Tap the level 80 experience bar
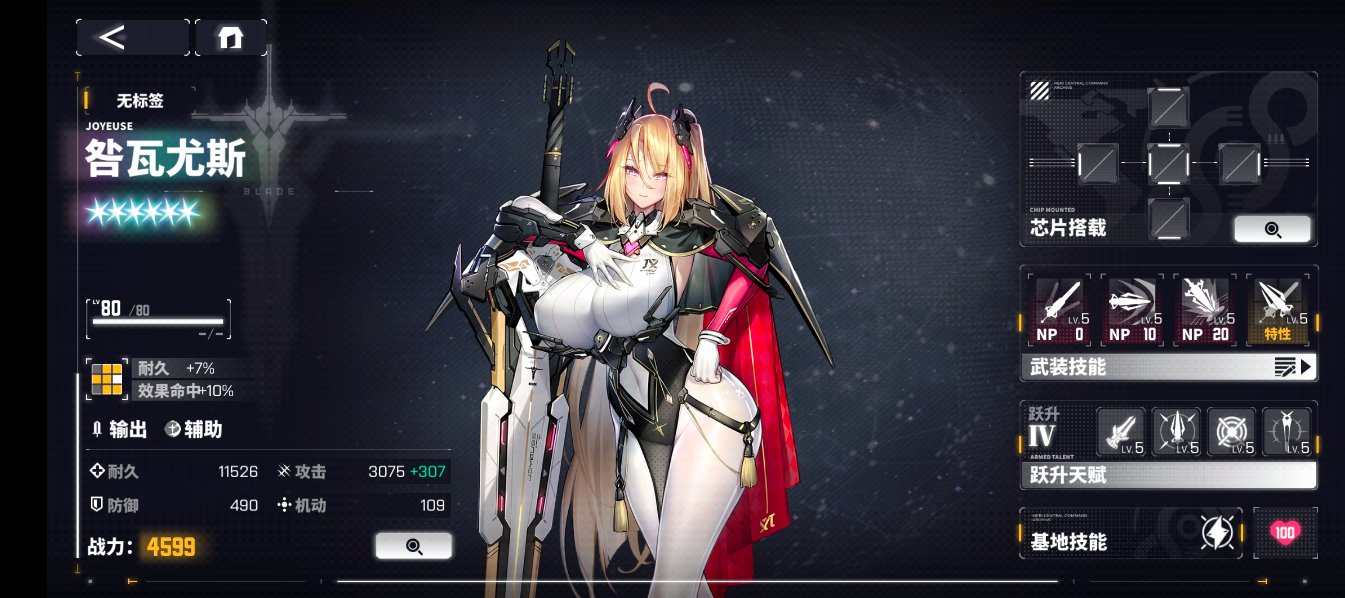Screen dimensions: 1345x598 (x=160, y=320)
